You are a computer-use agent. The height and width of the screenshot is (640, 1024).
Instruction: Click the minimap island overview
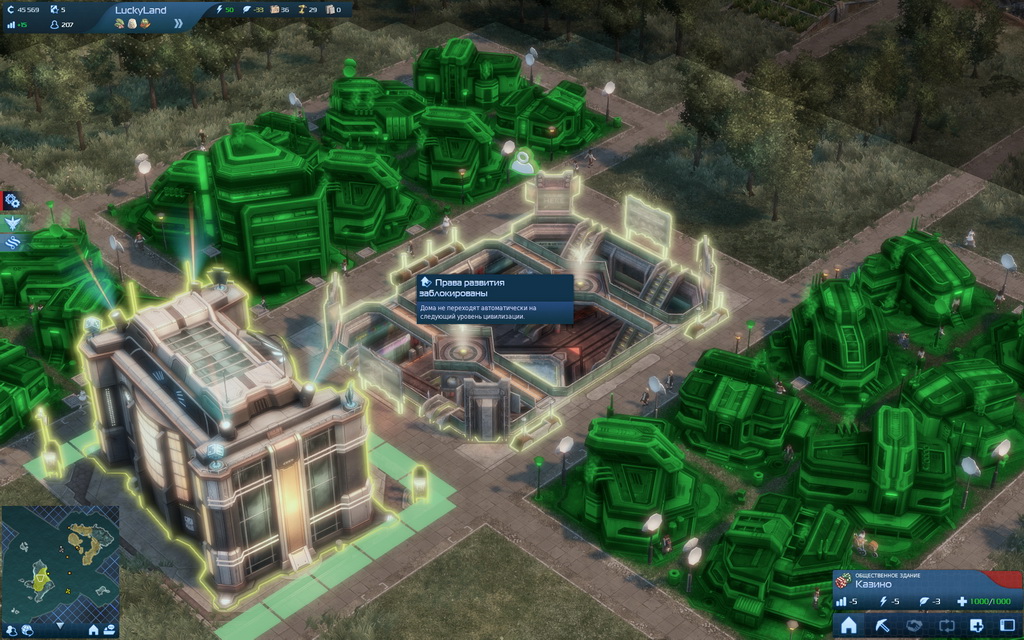point(60,562)
